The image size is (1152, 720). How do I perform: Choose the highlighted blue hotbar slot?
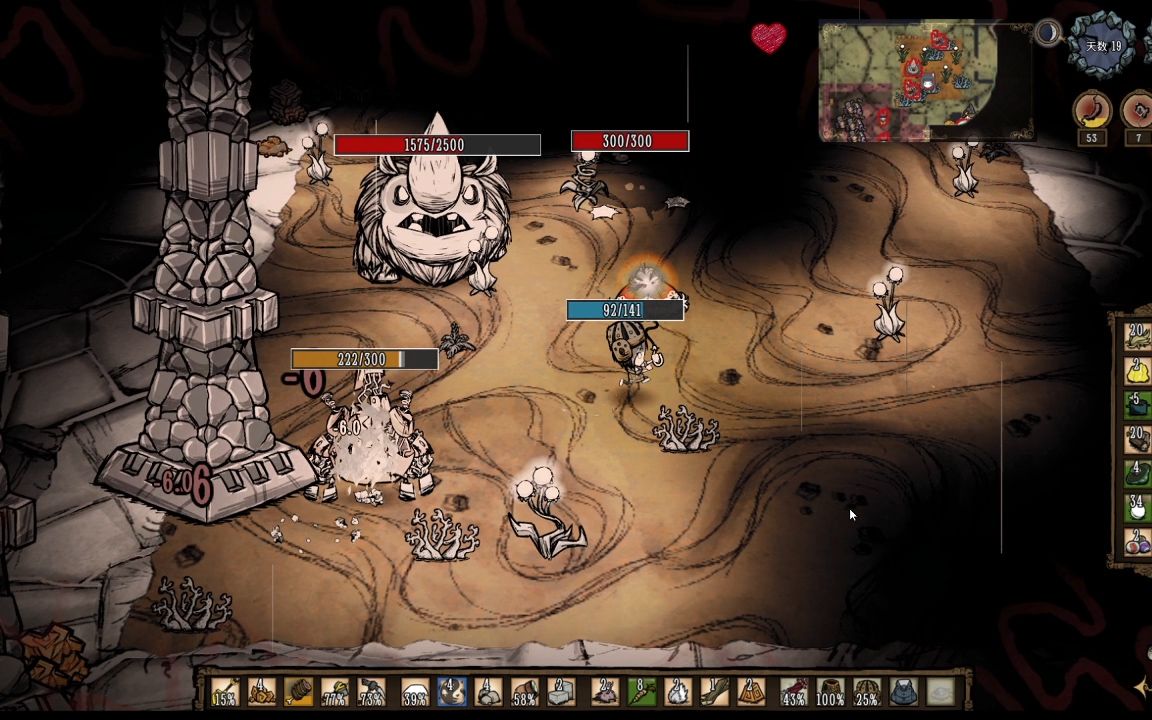coord(450,692)
